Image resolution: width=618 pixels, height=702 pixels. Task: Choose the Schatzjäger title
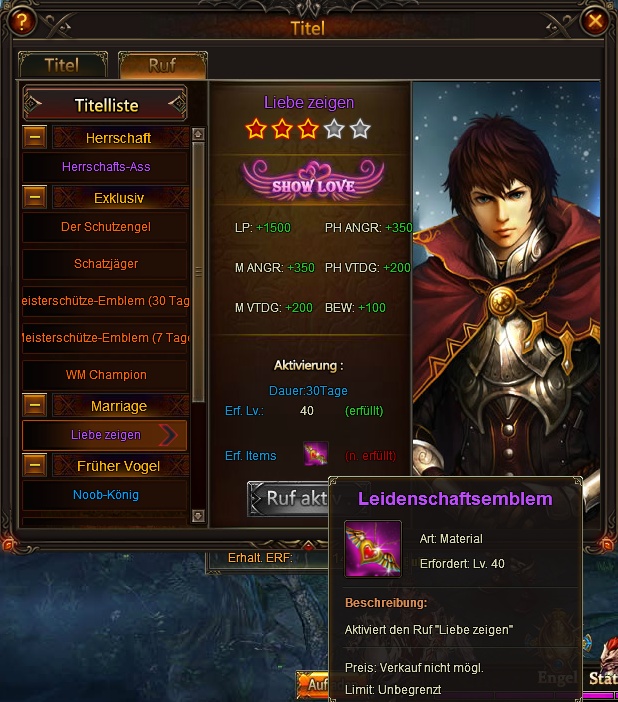105,264
